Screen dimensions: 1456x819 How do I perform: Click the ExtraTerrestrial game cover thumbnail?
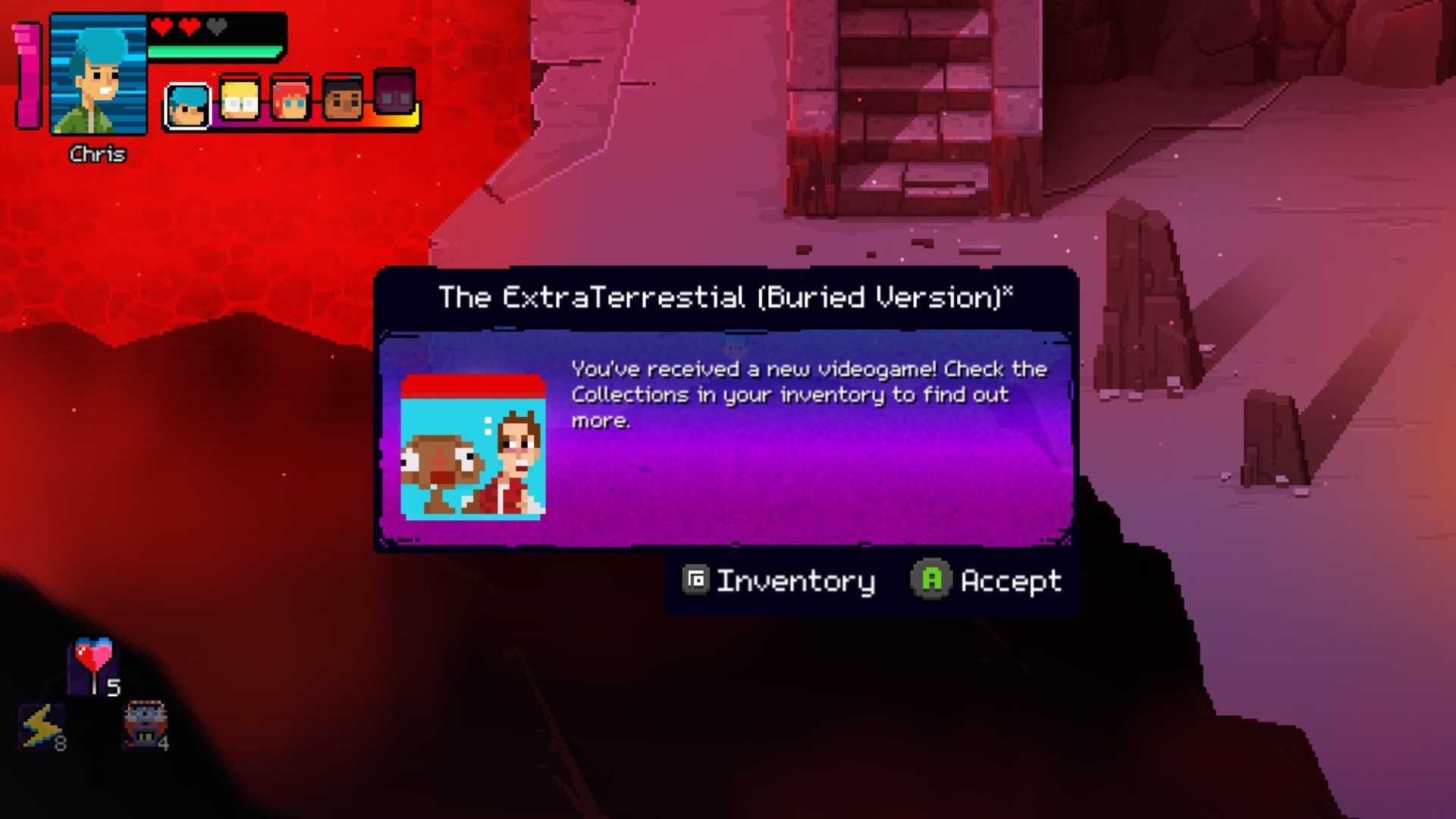(x=472, y=447)
